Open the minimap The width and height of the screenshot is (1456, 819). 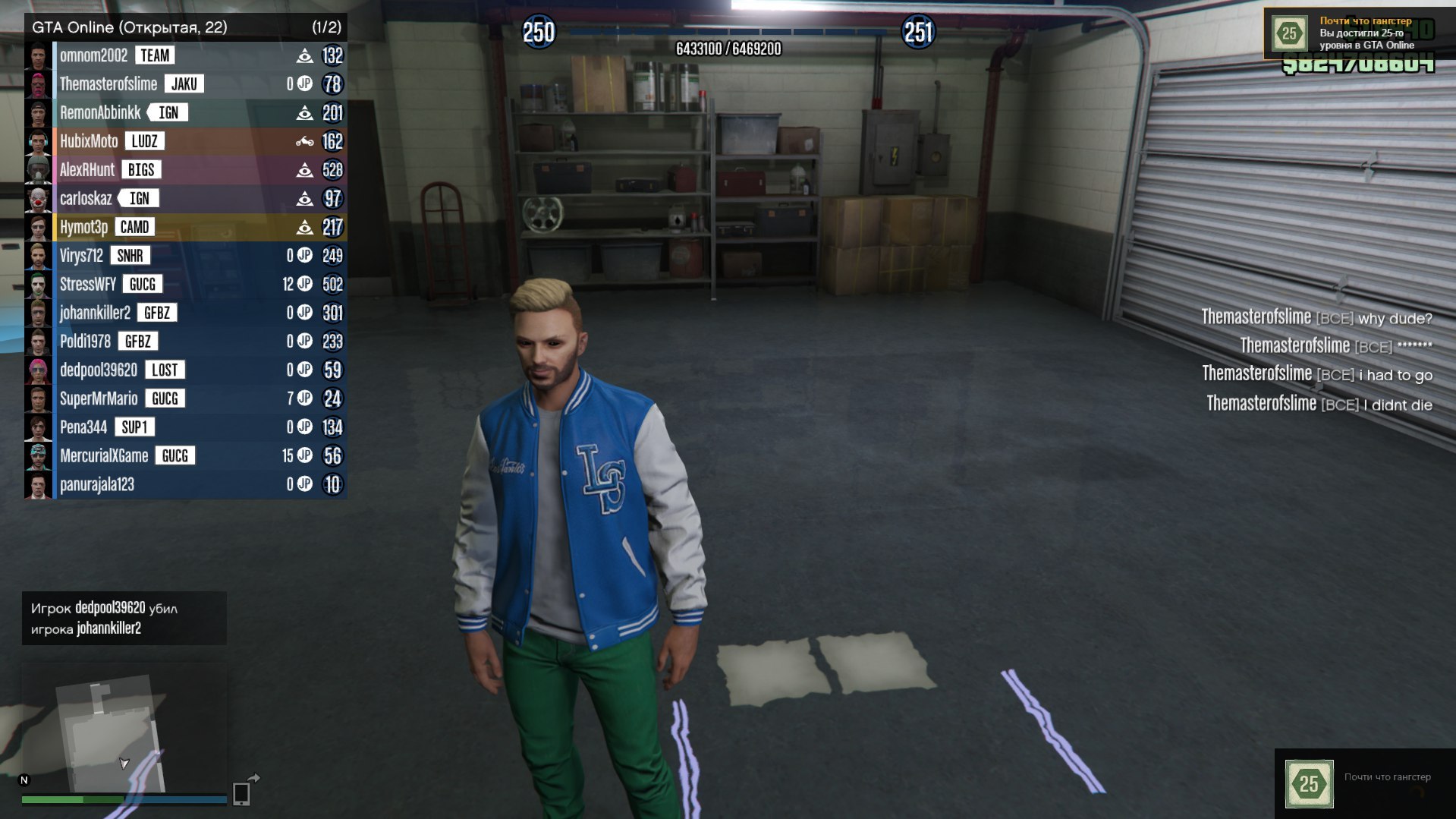coord(124,727)
